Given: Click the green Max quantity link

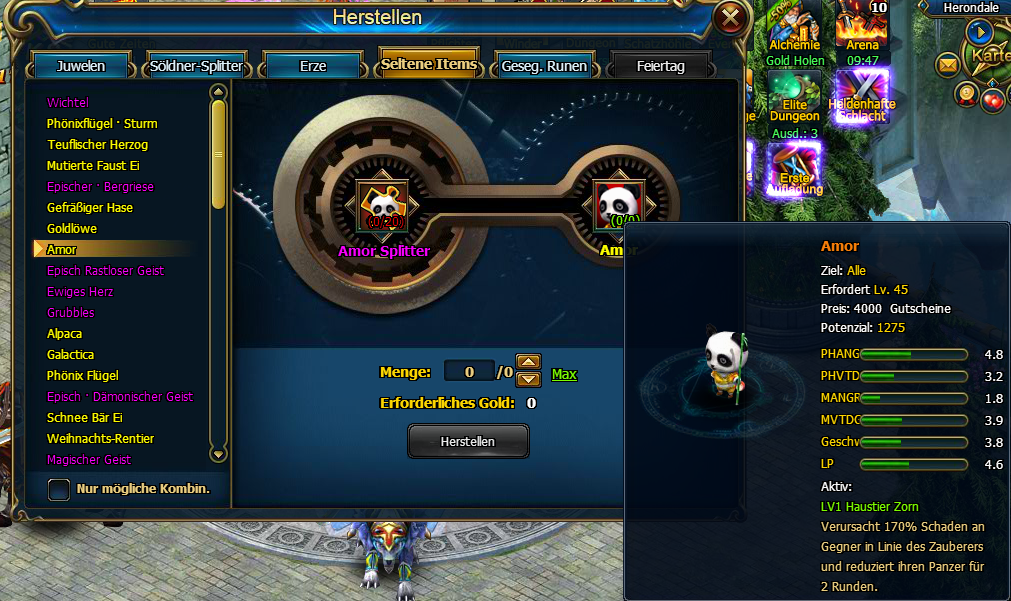Looking at the screenshot, I should click(x=564, y=374).
